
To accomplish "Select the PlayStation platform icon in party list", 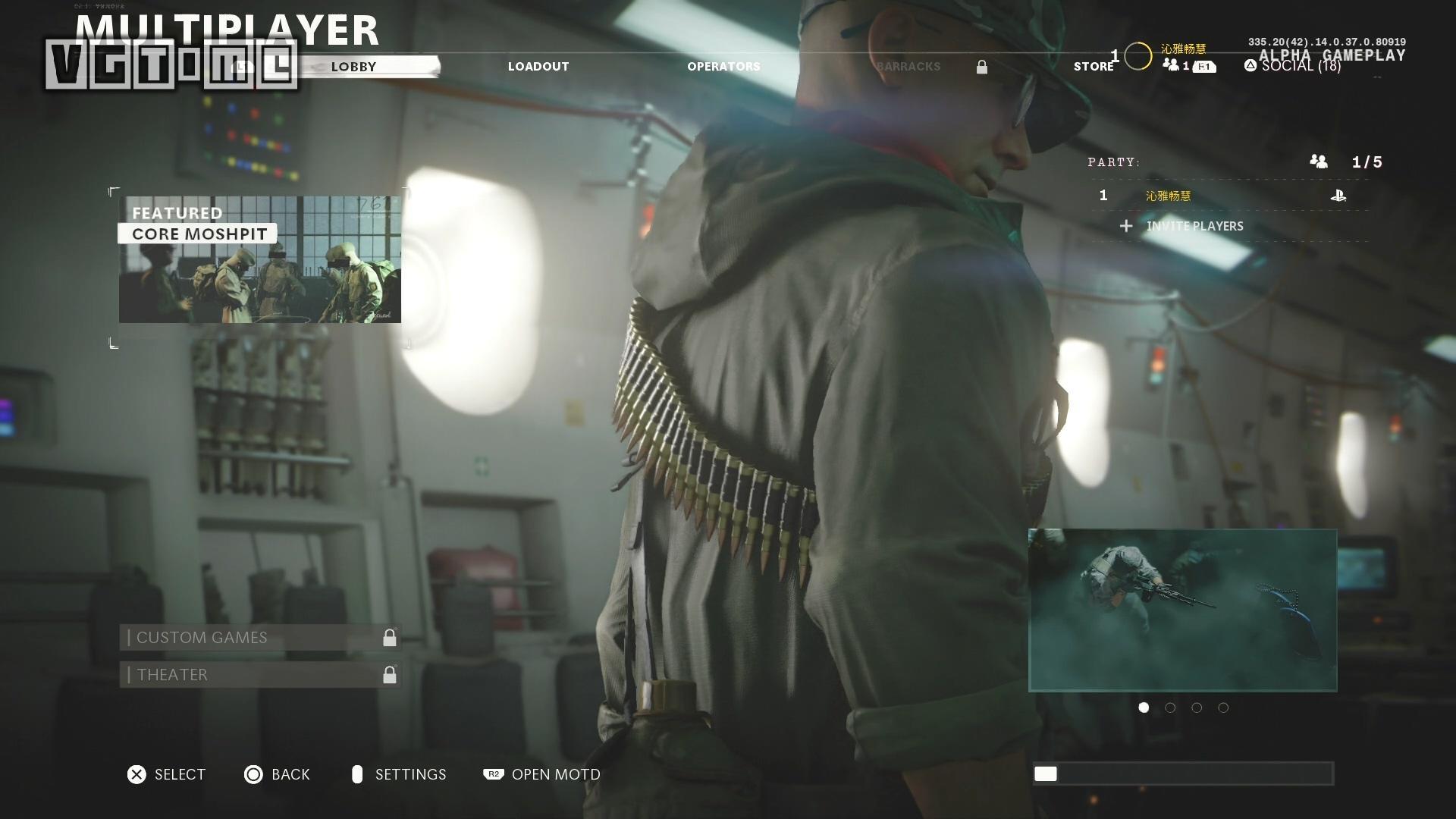I will pos(1339,195).
